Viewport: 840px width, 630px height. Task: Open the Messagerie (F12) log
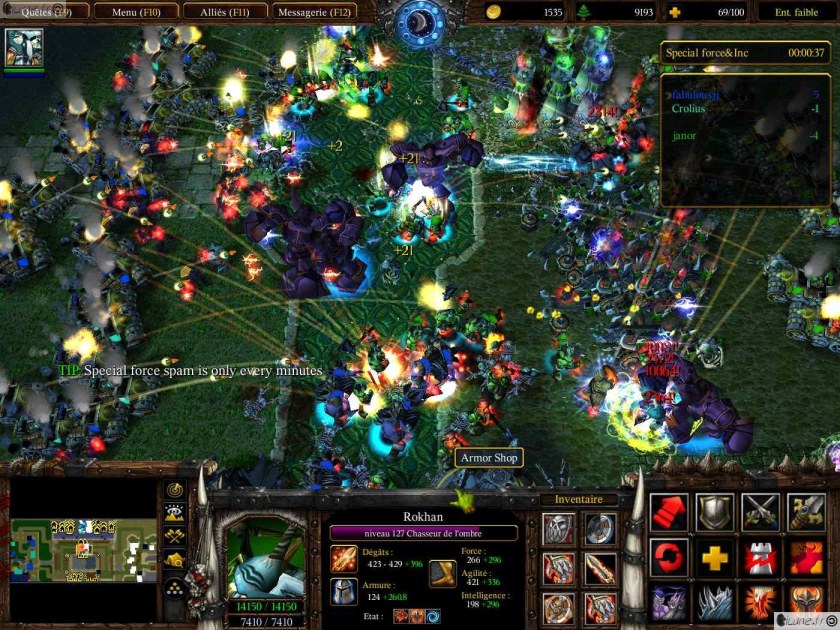coord(314,12)
